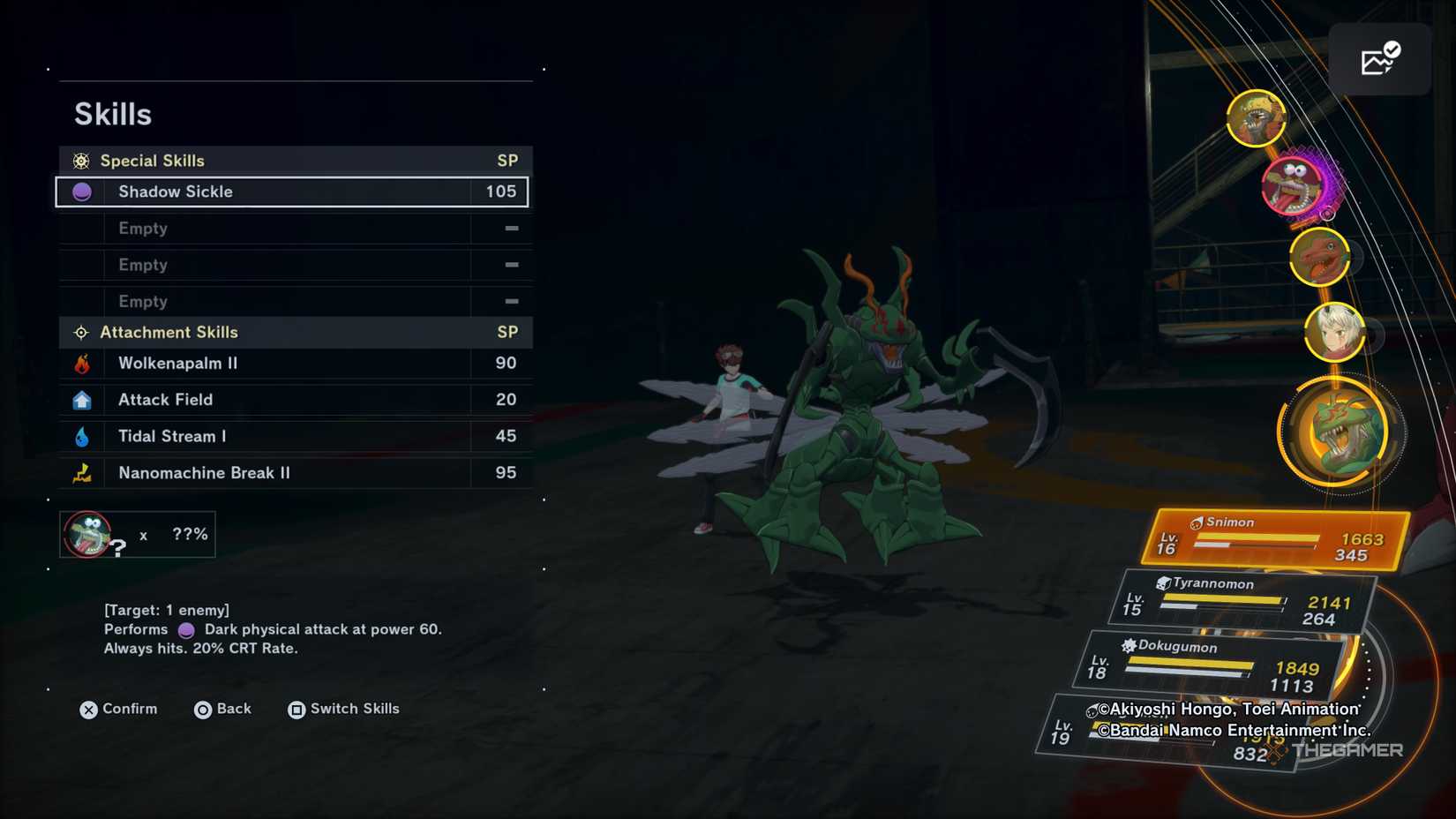
Task: Click the lightning icon beside Nanomachine Break II
Action: click(81, 472)
